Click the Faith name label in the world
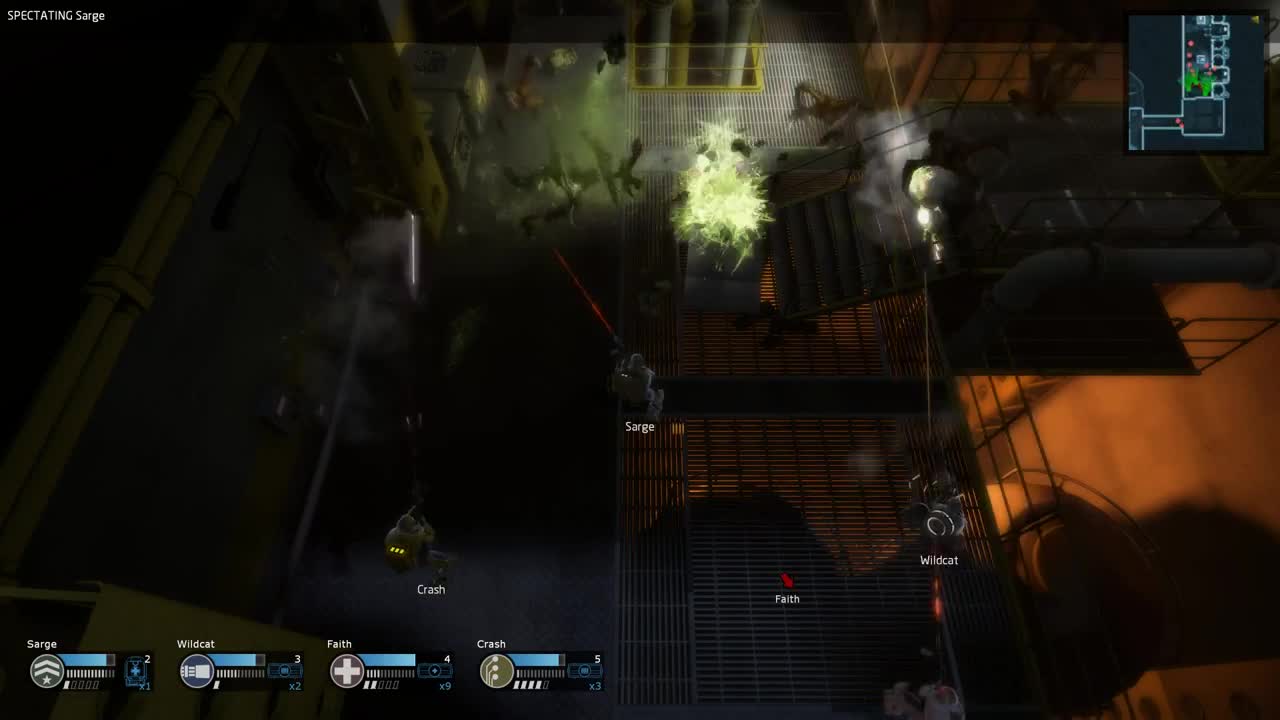The height and width of the screenshot is (720, 1280). coord(786,598)
